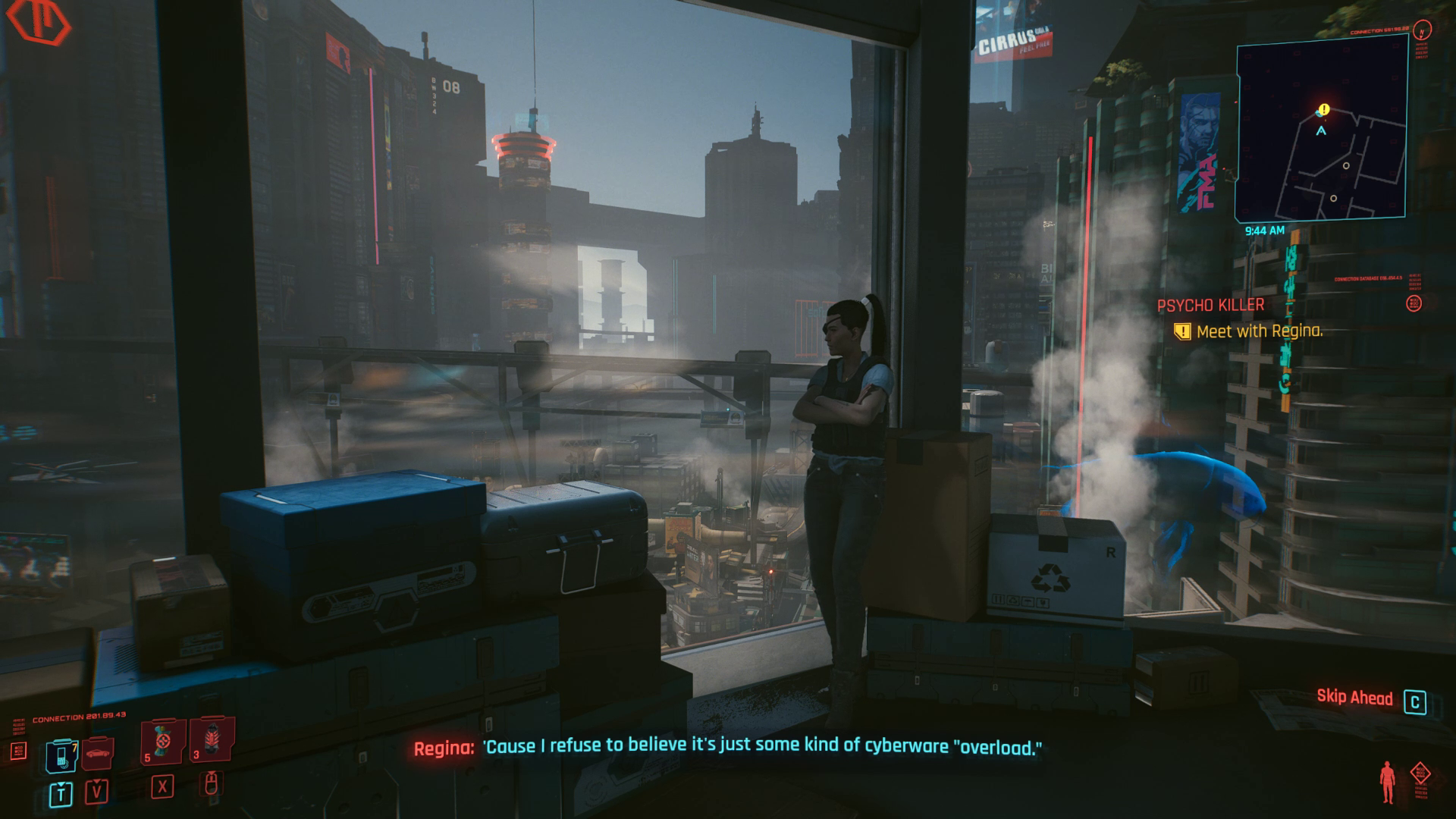The image size is (1456, 819).
Task: Click the yellow exclamation quest objective icon
Action: click(x=1181, y=331)
